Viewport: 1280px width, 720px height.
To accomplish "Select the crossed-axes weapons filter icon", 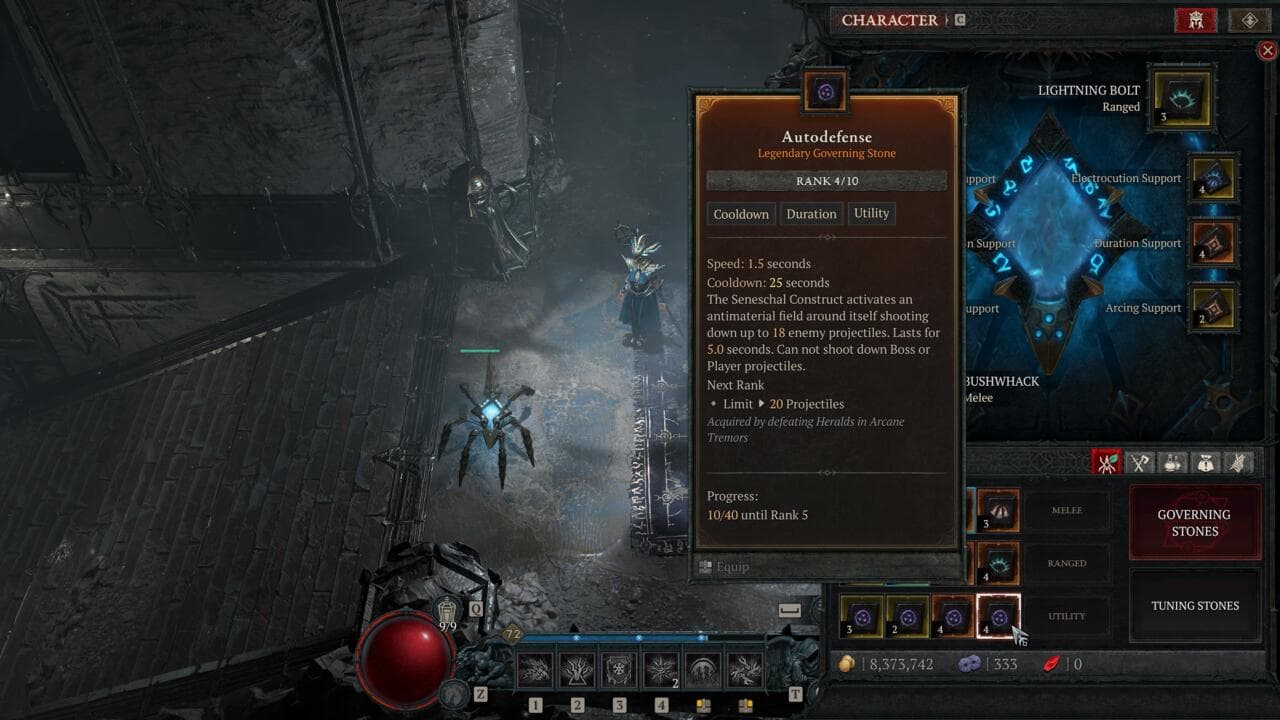I will click(1139, 462).
